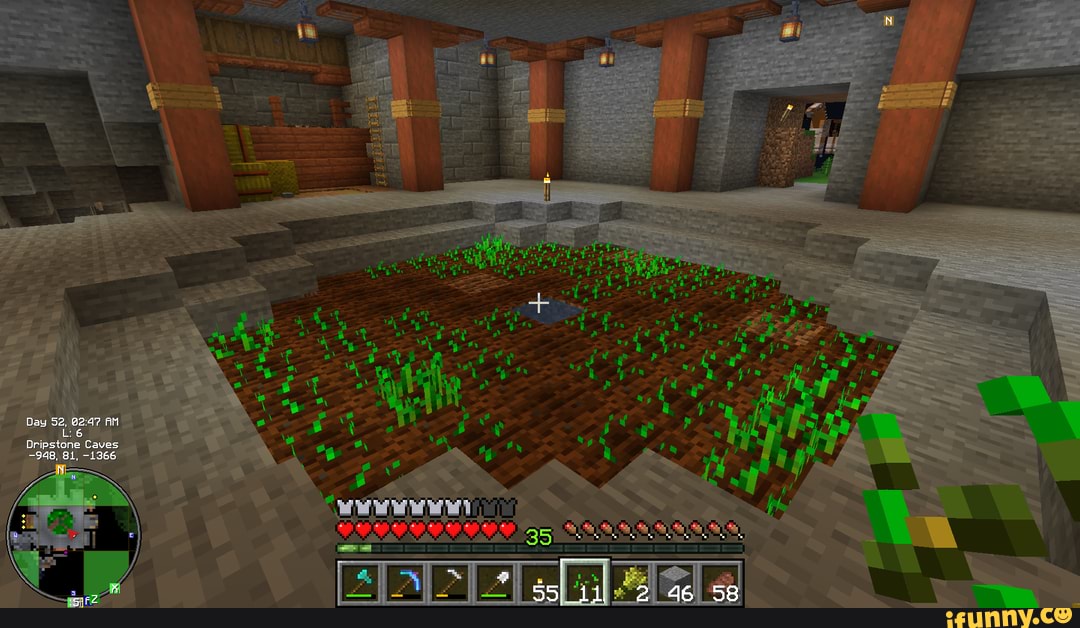
Task: Click the orange N waypoint on minimap
Action: pos(60,469)
